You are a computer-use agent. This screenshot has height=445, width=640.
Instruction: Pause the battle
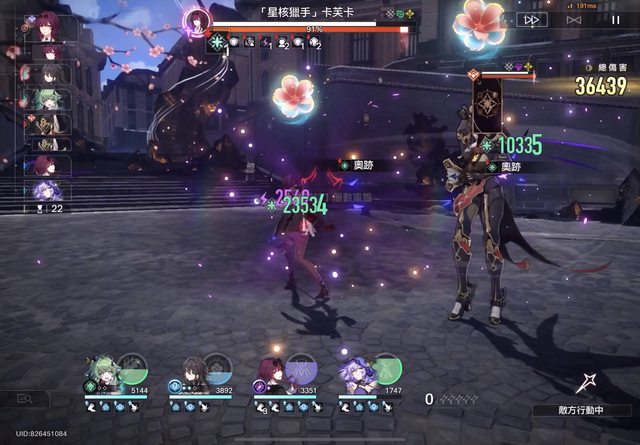[615, 19]
